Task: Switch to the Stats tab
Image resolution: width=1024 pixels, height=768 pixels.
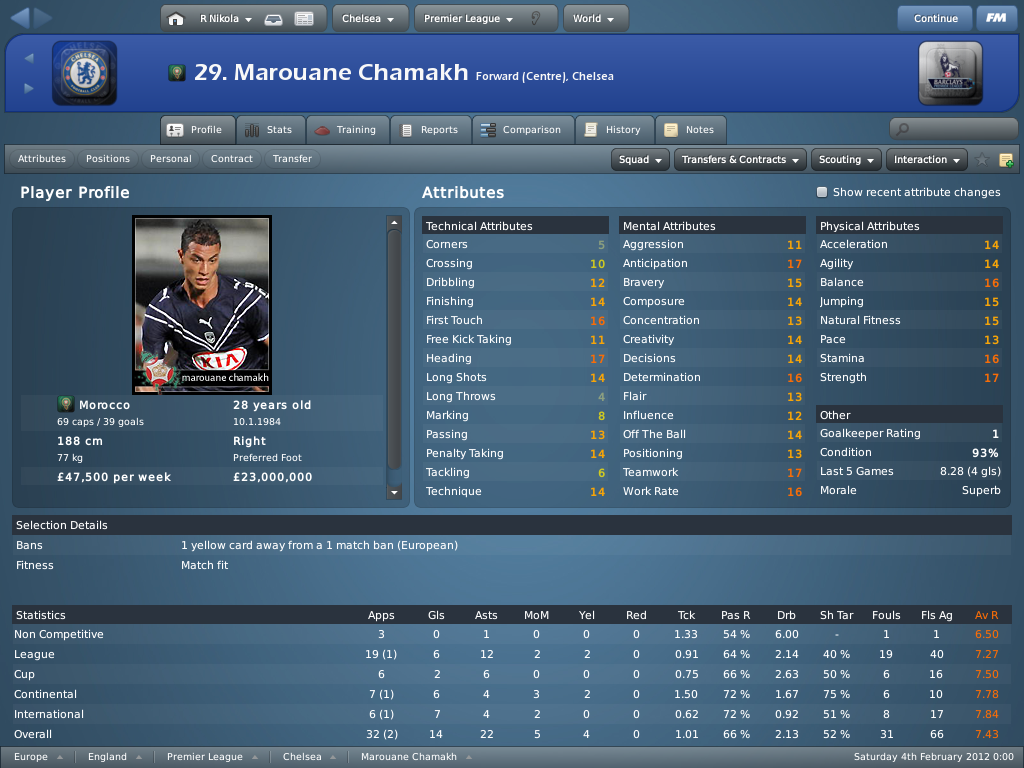Action: (x=268, y=130)
